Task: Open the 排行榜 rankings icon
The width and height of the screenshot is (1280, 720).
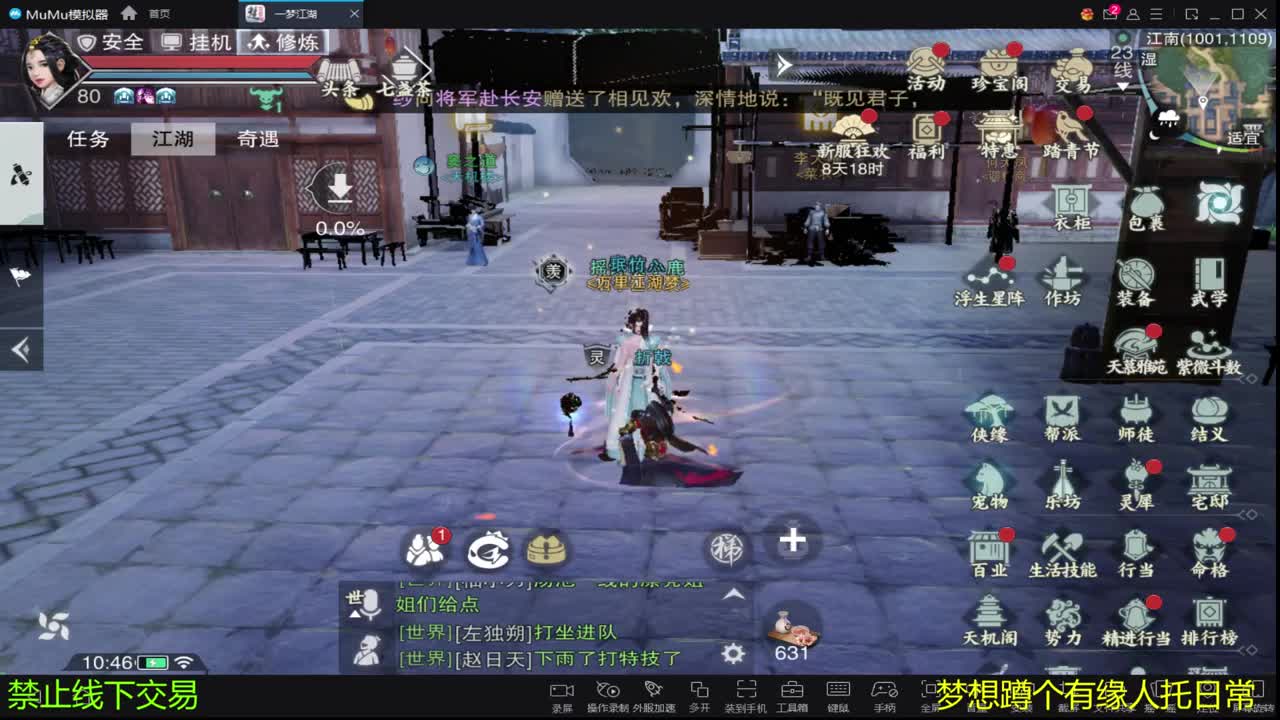Action: (1209, 620)
